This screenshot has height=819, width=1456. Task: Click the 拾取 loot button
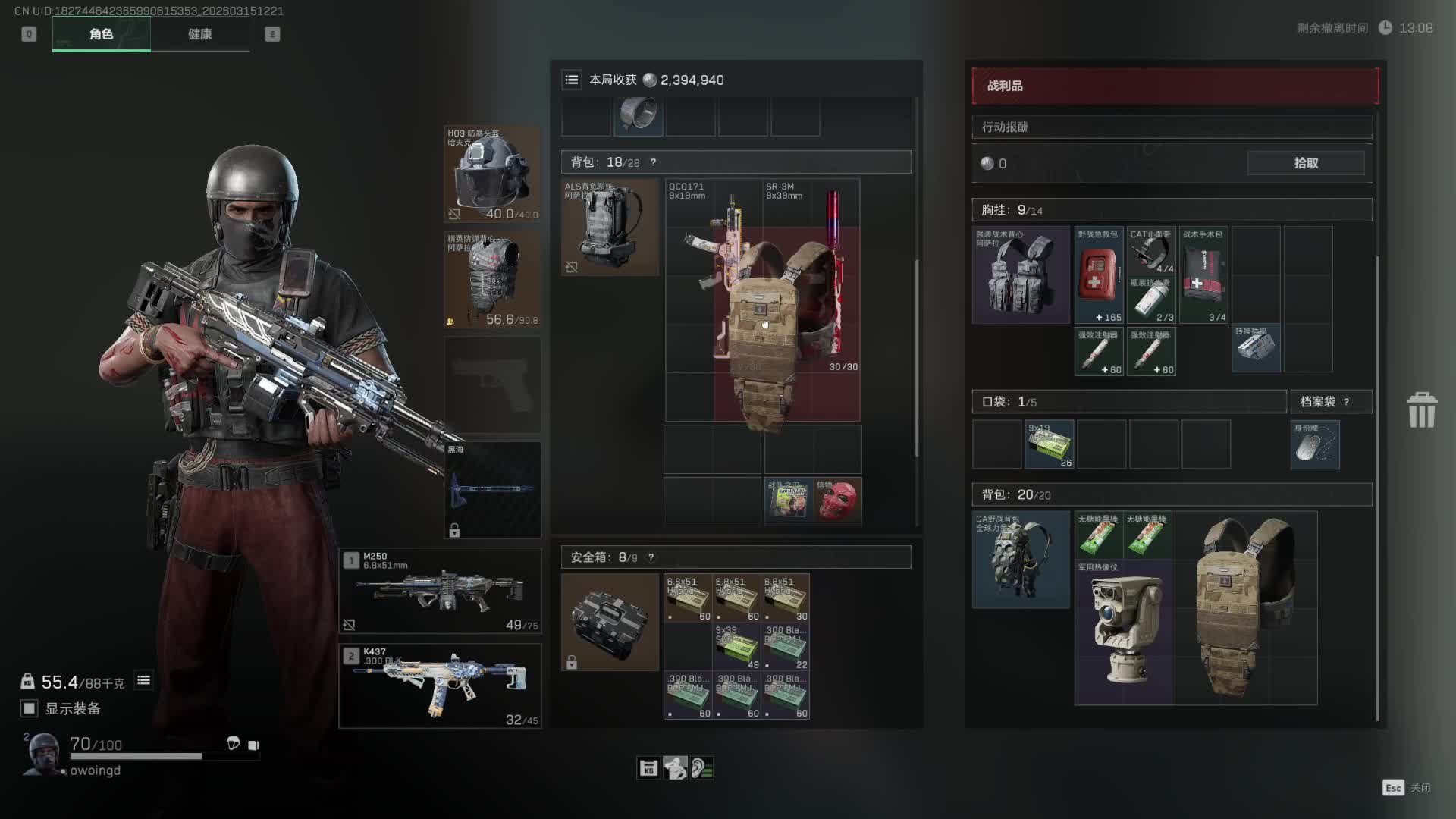pos(1305,163)
